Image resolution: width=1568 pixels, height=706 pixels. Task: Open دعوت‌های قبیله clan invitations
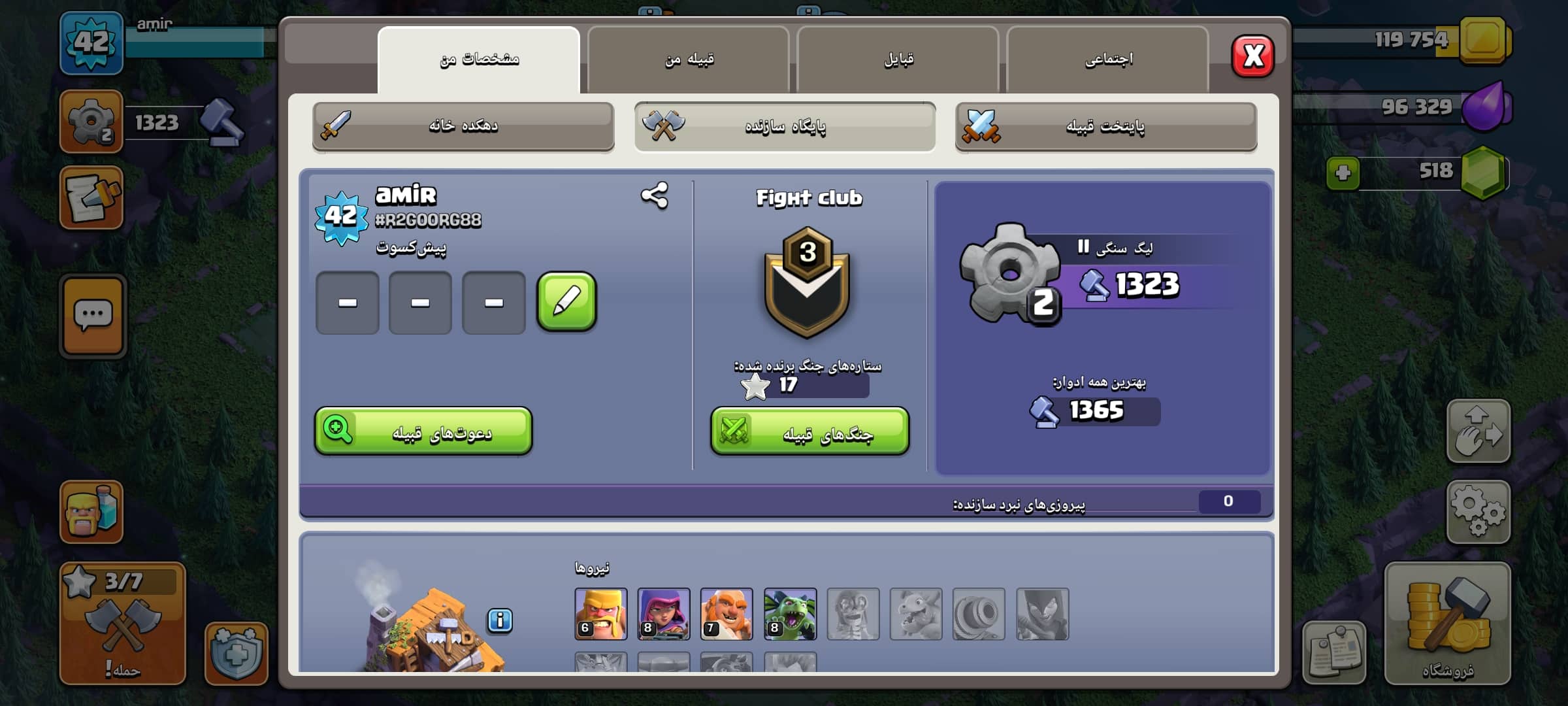423,431
